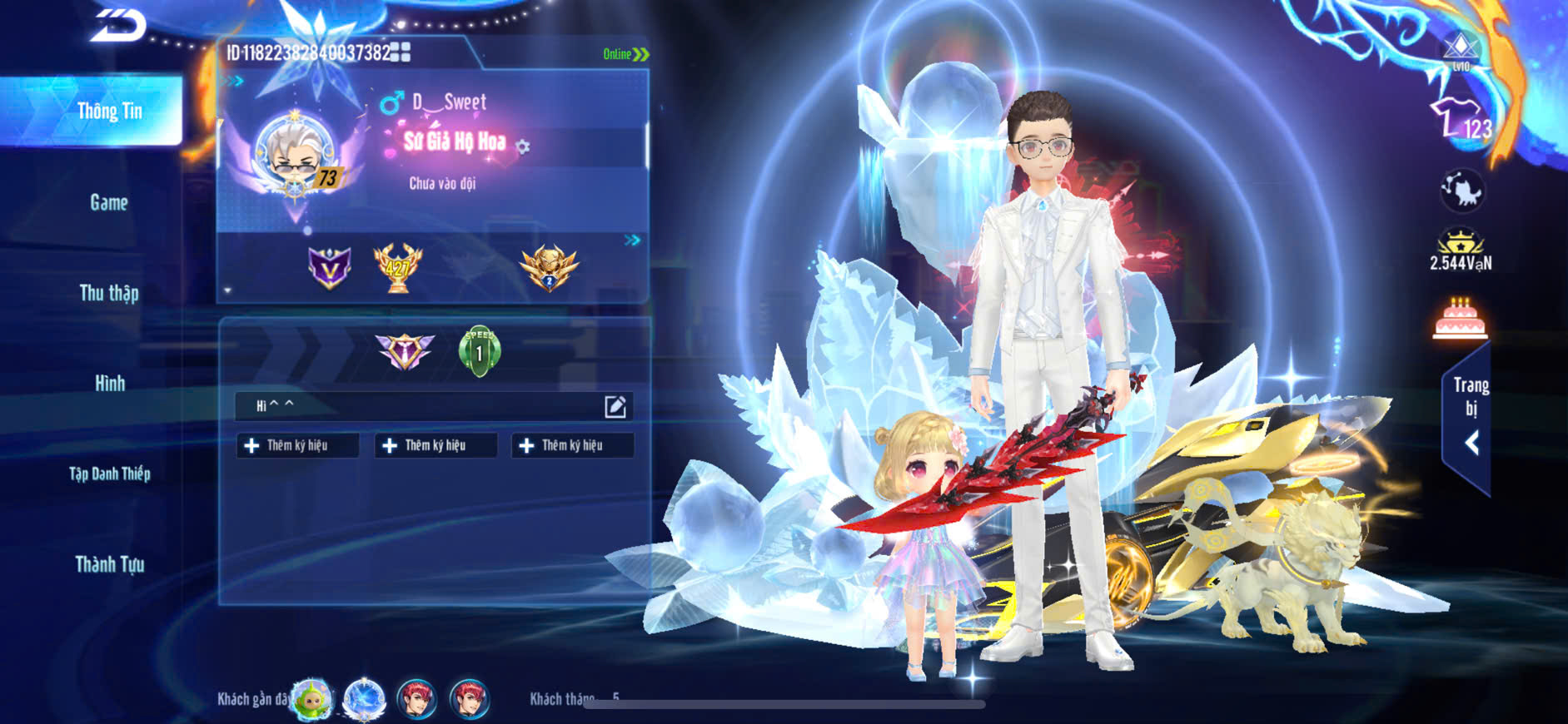The width and height of the screenshot is (1568, 724).
Task: Copy the player ID using the square icon
Action: [x=401, y=52]
